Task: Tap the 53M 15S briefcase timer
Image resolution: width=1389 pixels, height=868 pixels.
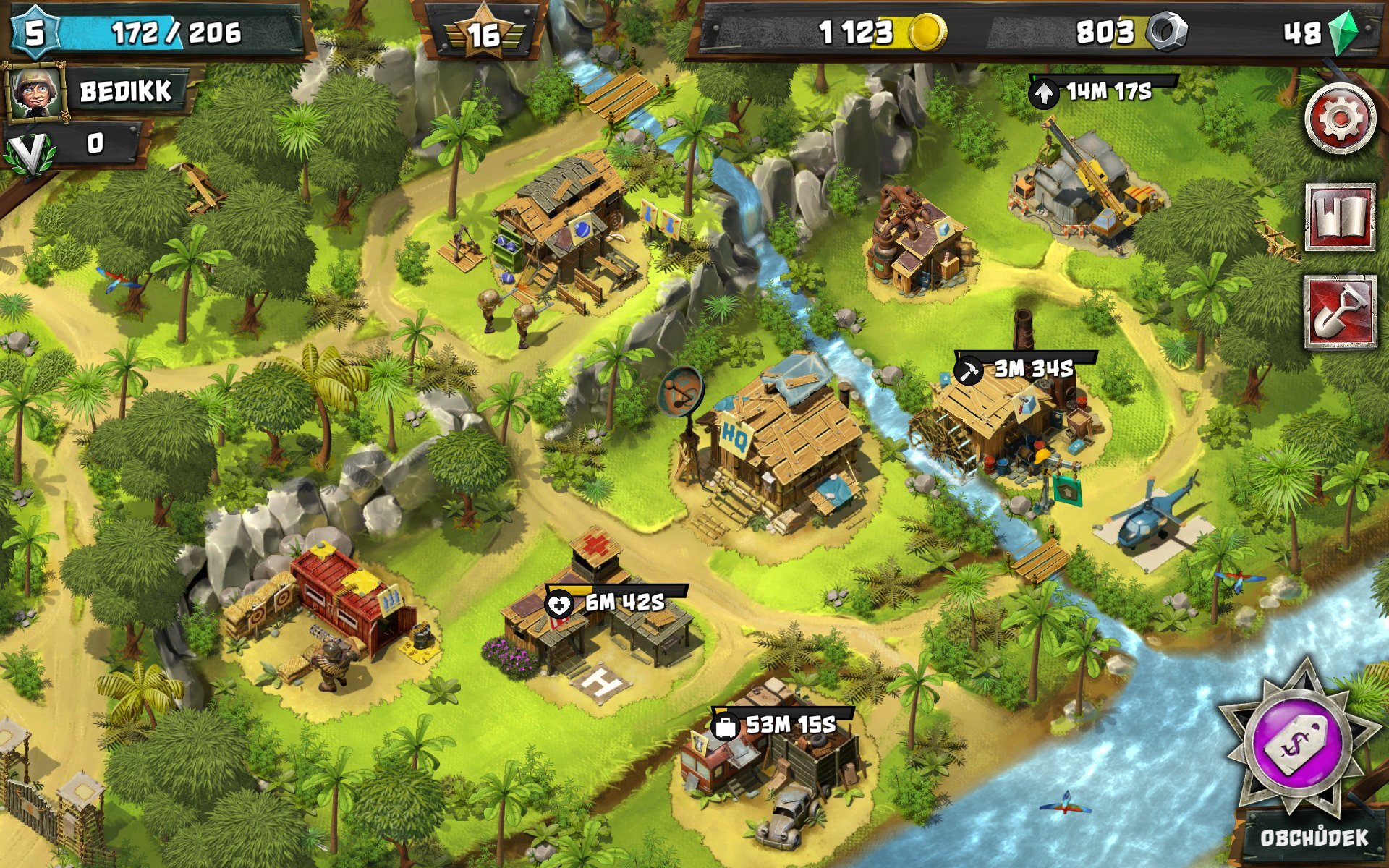Action: [x=781, y=724]
